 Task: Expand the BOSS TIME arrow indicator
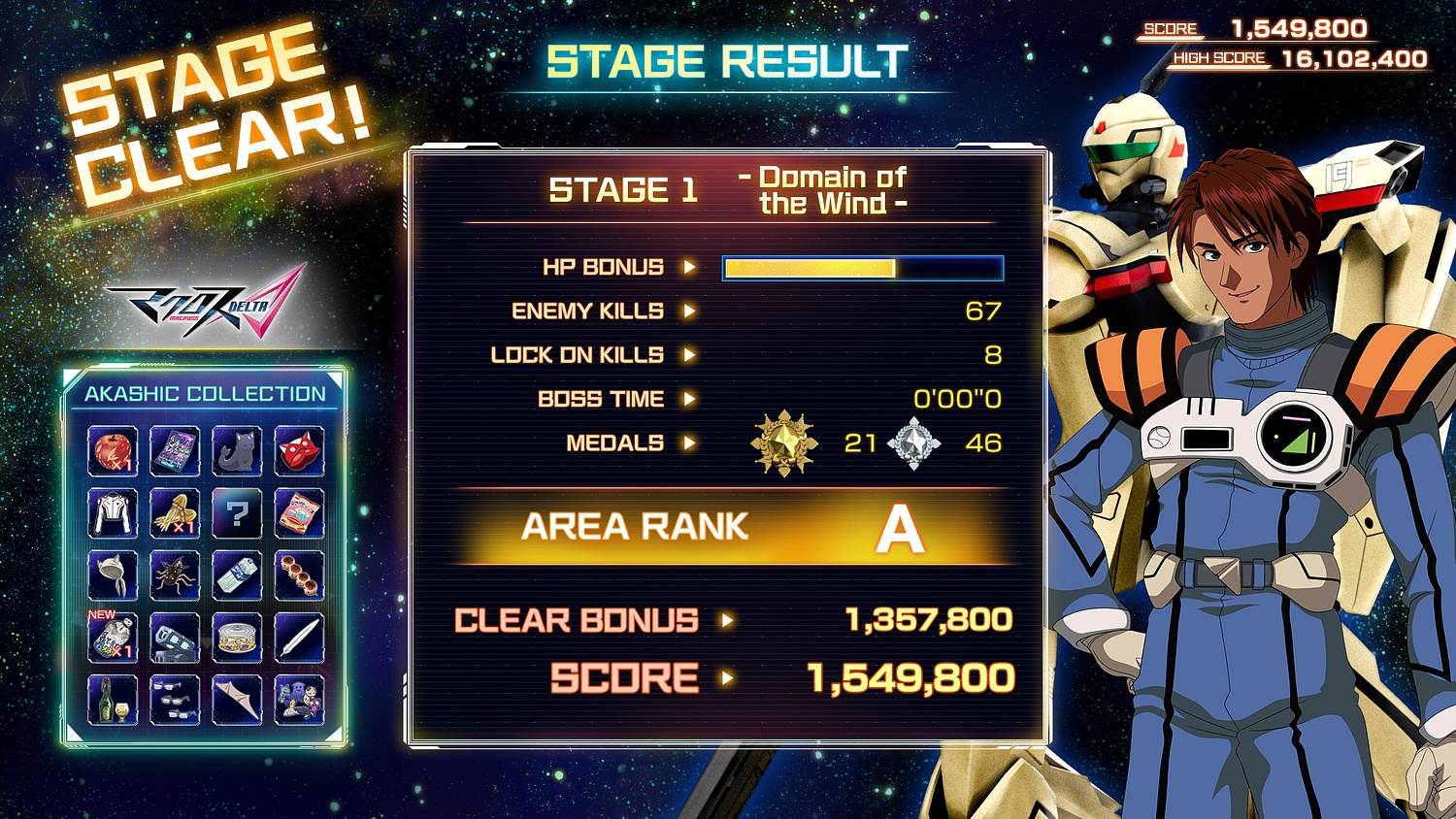[689, 399]
